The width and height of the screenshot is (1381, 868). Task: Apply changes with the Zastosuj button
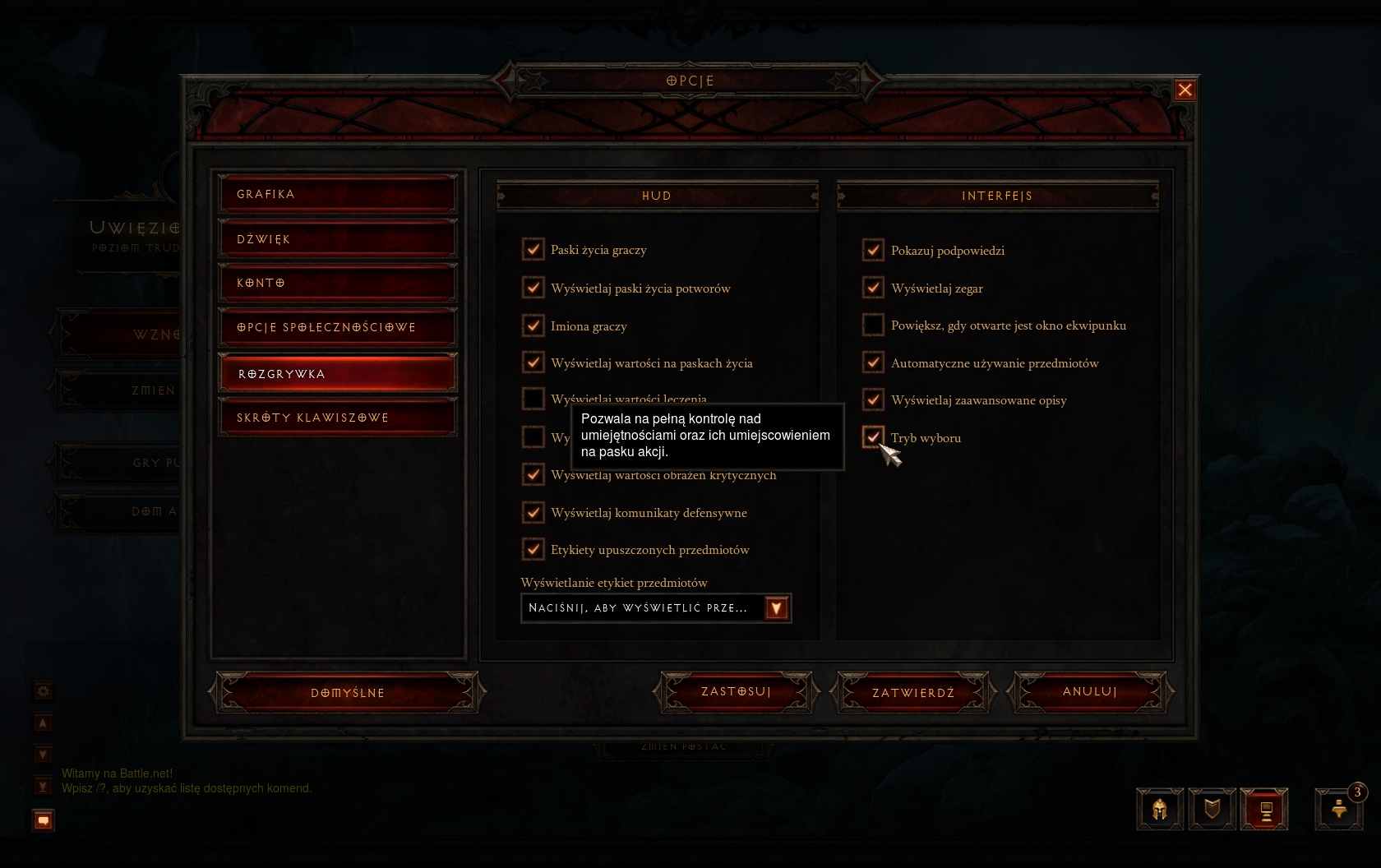tap(736, 692)
